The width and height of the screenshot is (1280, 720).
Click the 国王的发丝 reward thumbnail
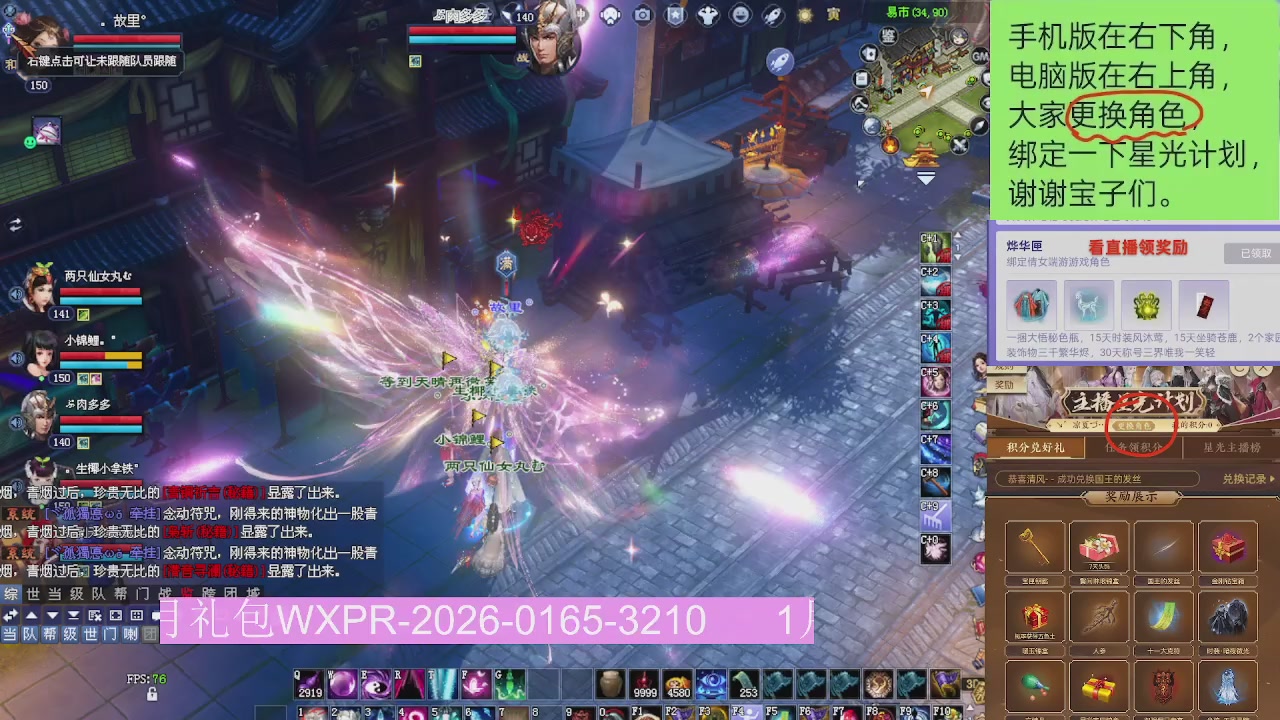tap(1163, 545)
